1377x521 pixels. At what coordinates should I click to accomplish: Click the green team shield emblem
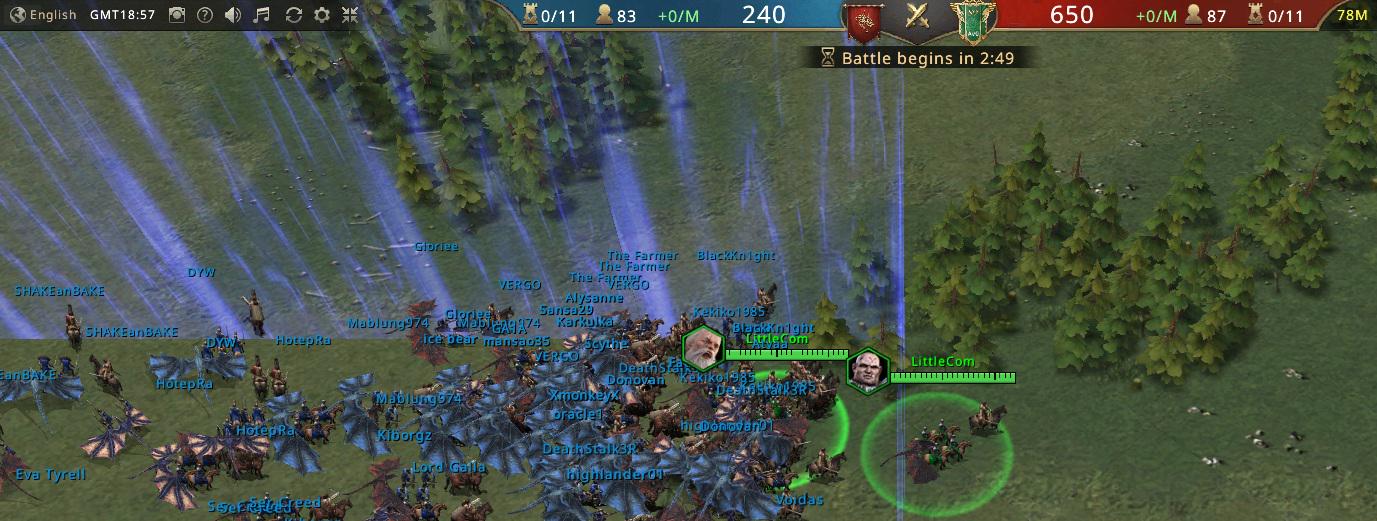[967, 20]
